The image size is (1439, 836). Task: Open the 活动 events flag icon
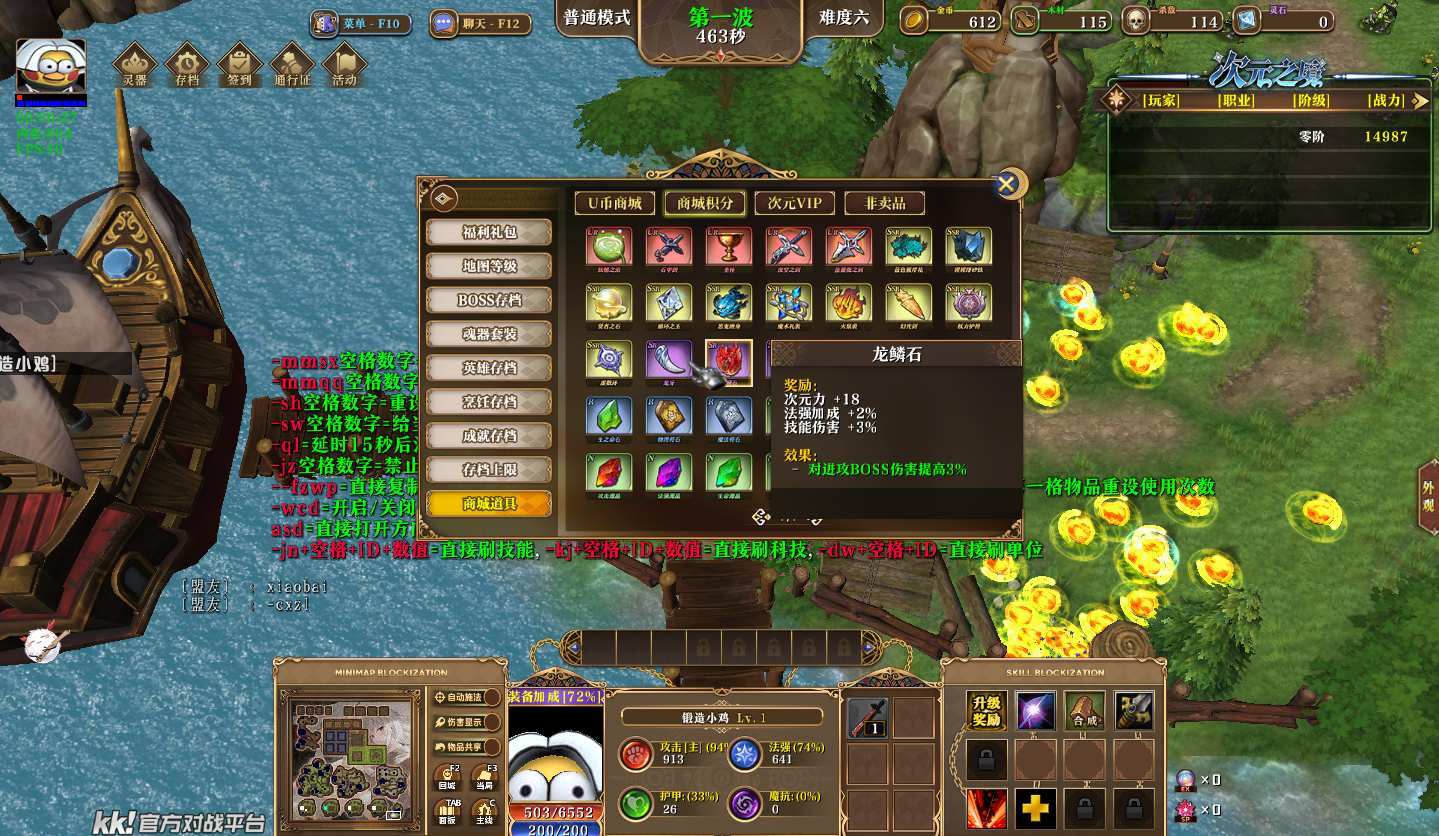pyautogui.click(x=344, y=65)
